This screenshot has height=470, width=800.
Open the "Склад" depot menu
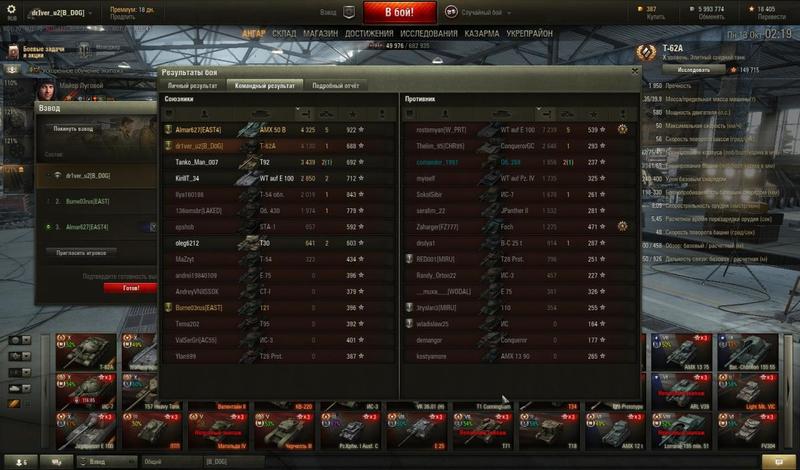tap(284, 33)
